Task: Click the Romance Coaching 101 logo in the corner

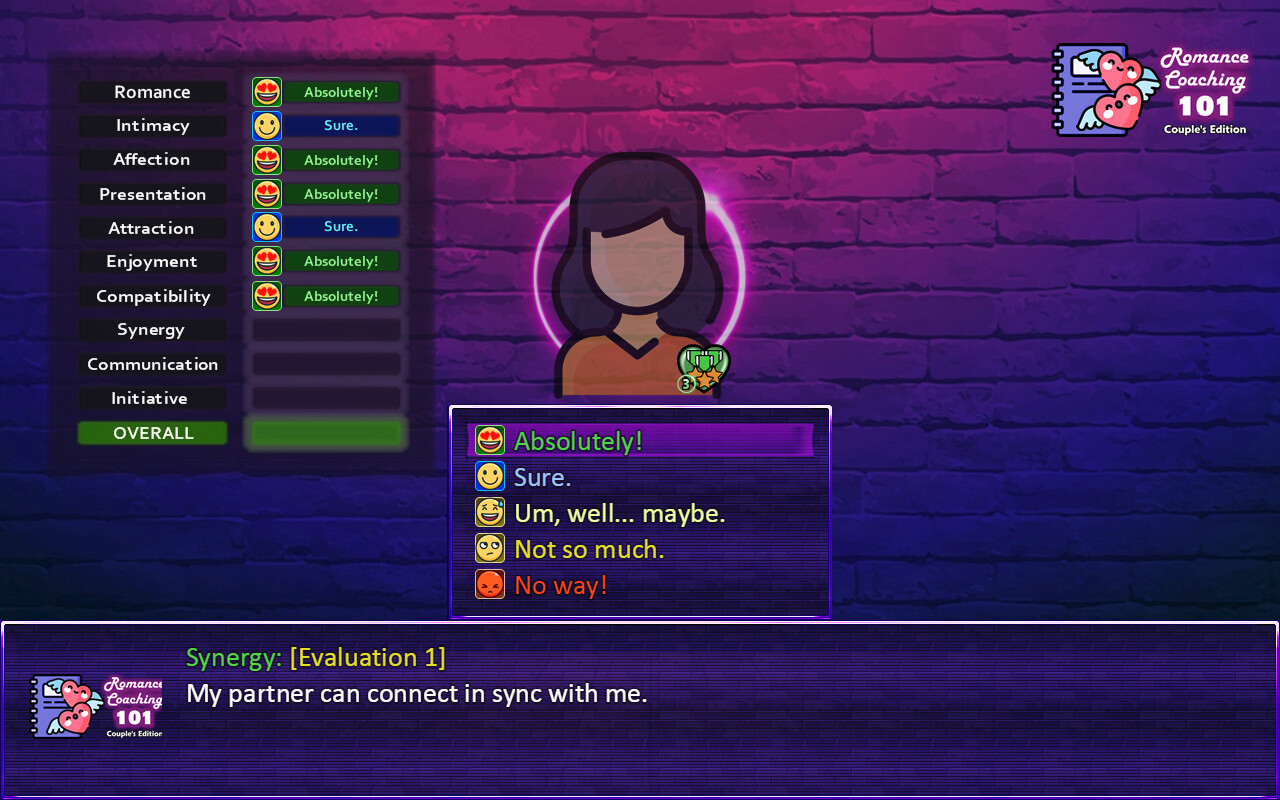Action: click(1150, 90)
